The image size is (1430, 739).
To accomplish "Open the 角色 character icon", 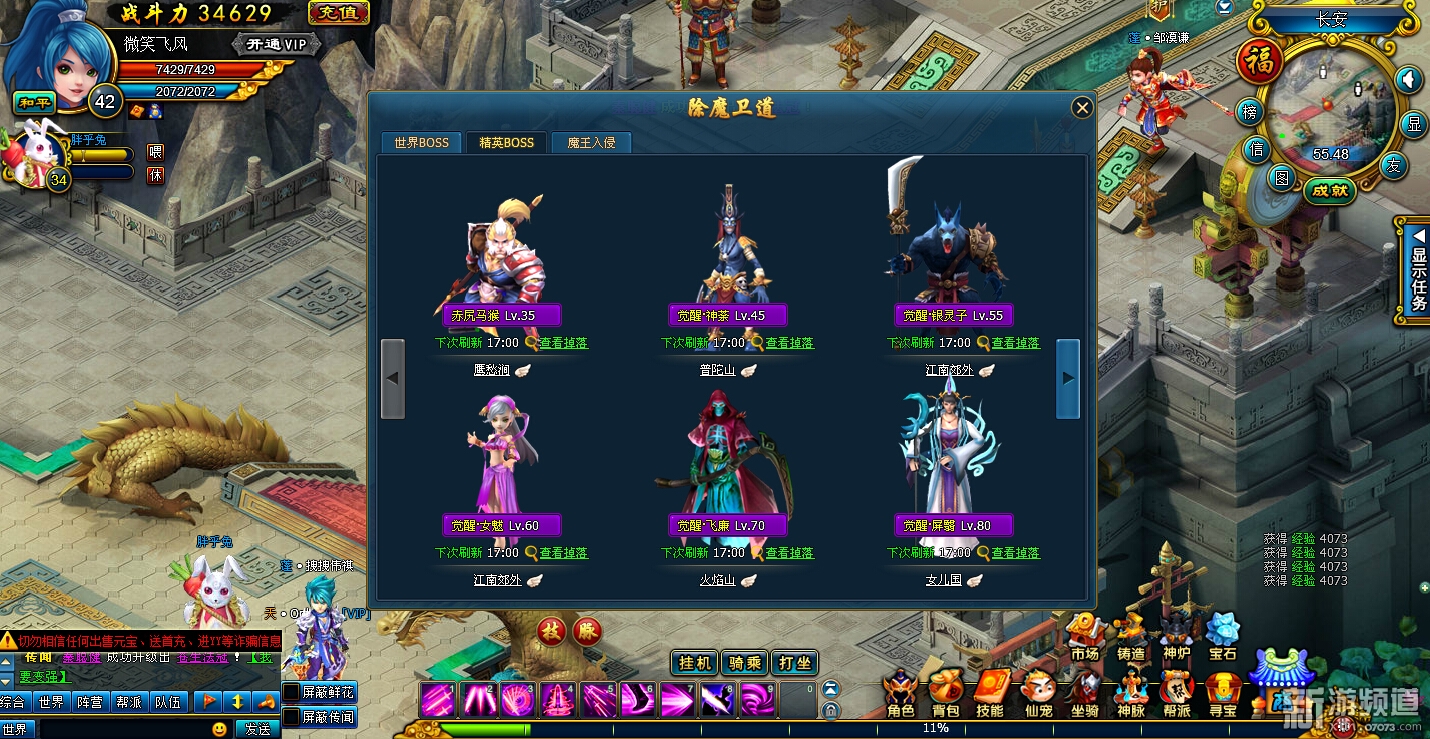I will (x=900, y=695).
